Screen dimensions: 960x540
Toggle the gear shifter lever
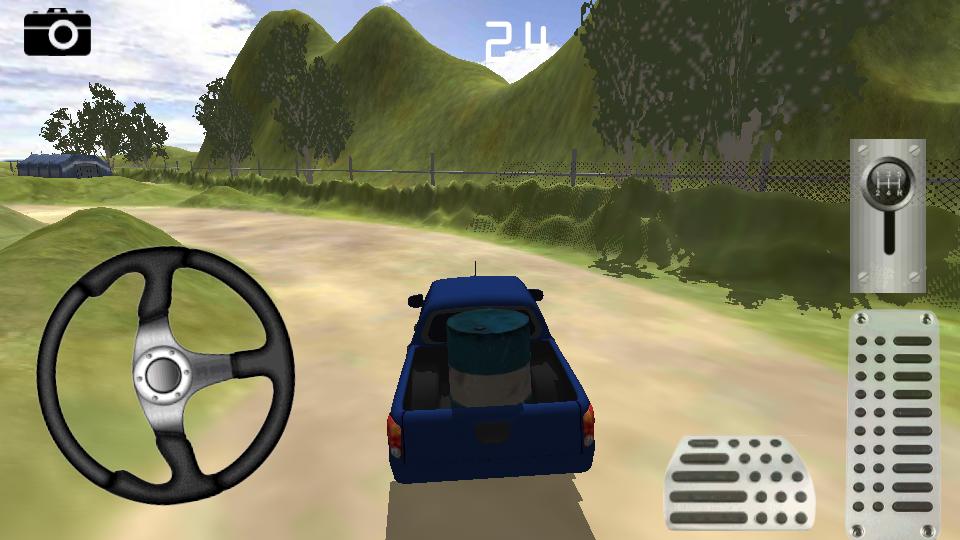[x=887, y=215]
